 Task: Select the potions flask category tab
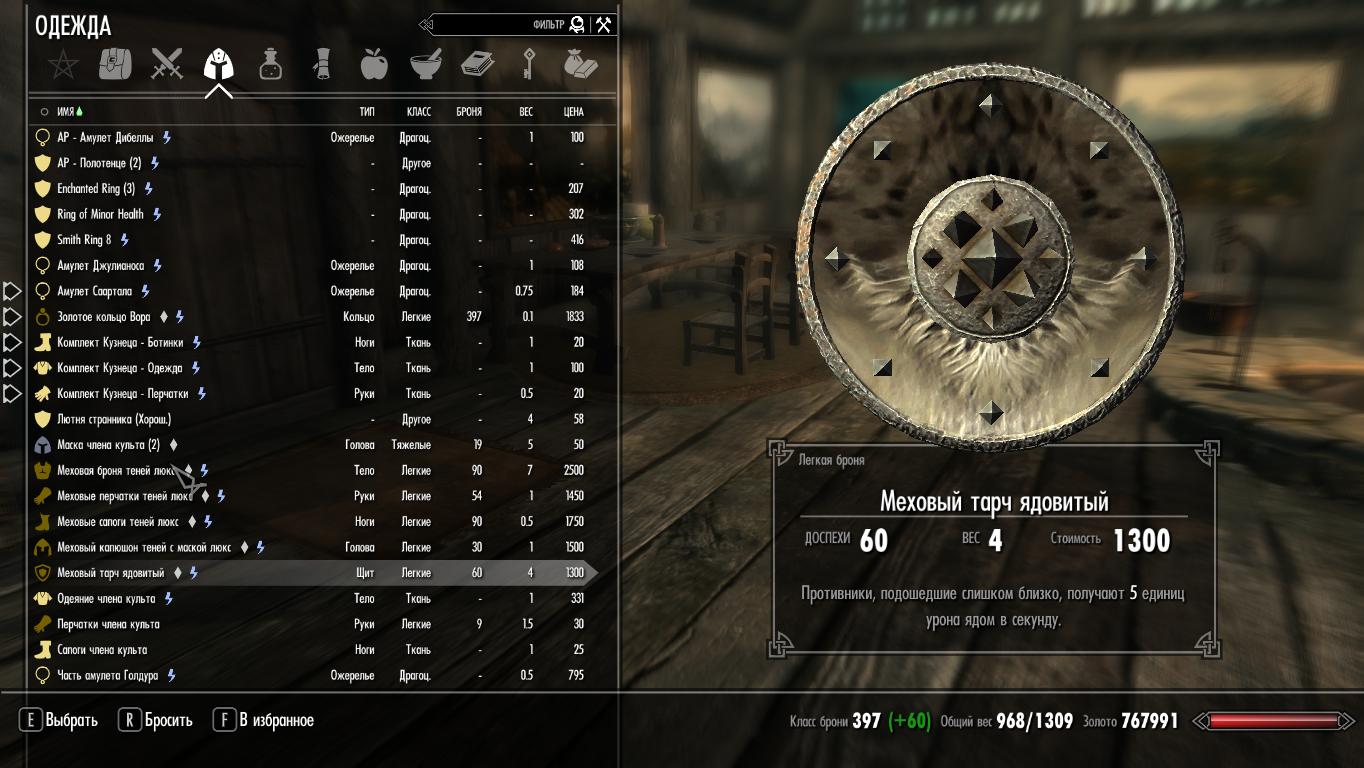pos(270,65)
